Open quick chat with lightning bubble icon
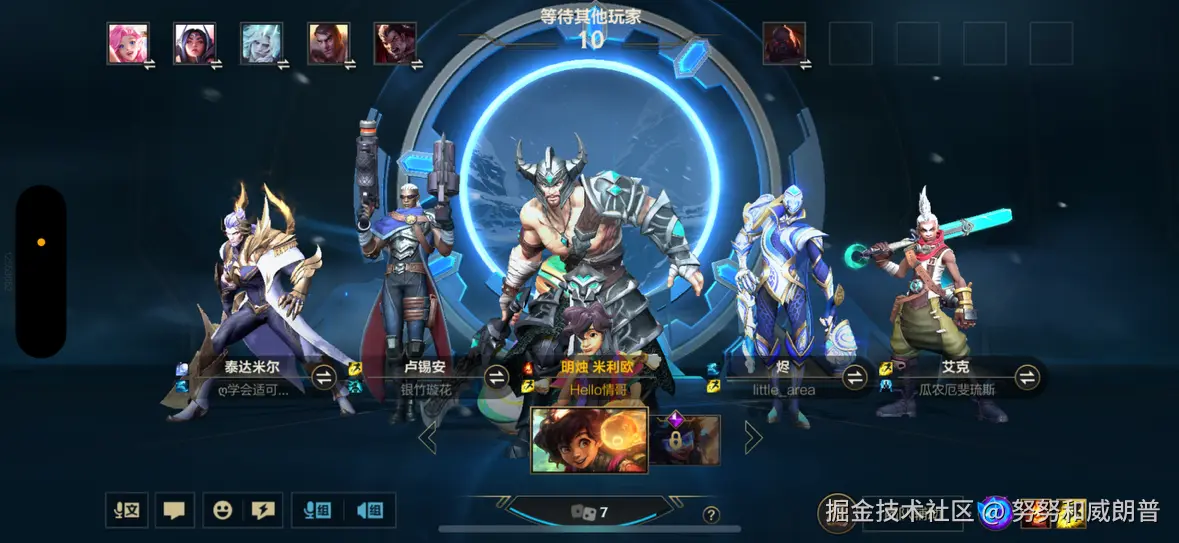This screenshot has height=543, width=1179. click(x=263, y=510)
